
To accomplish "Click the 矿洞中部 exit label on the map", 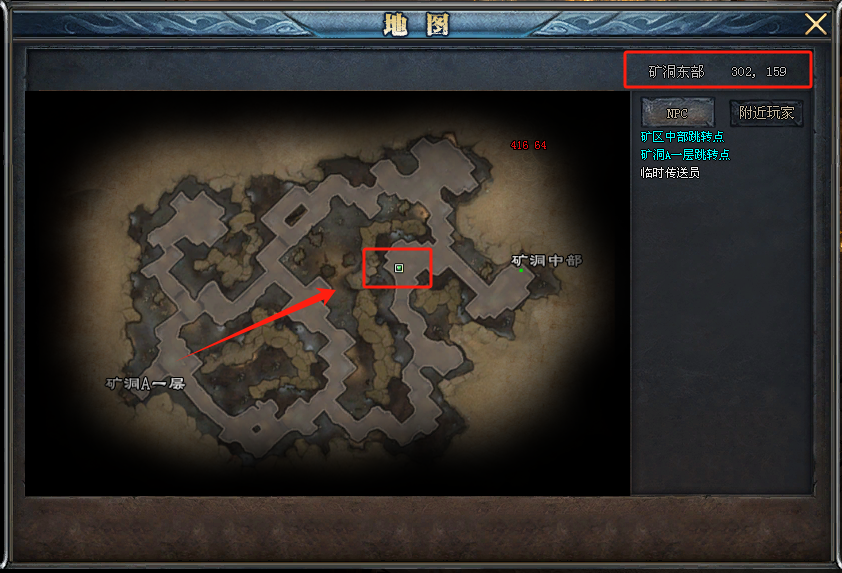I will (546, 260).
